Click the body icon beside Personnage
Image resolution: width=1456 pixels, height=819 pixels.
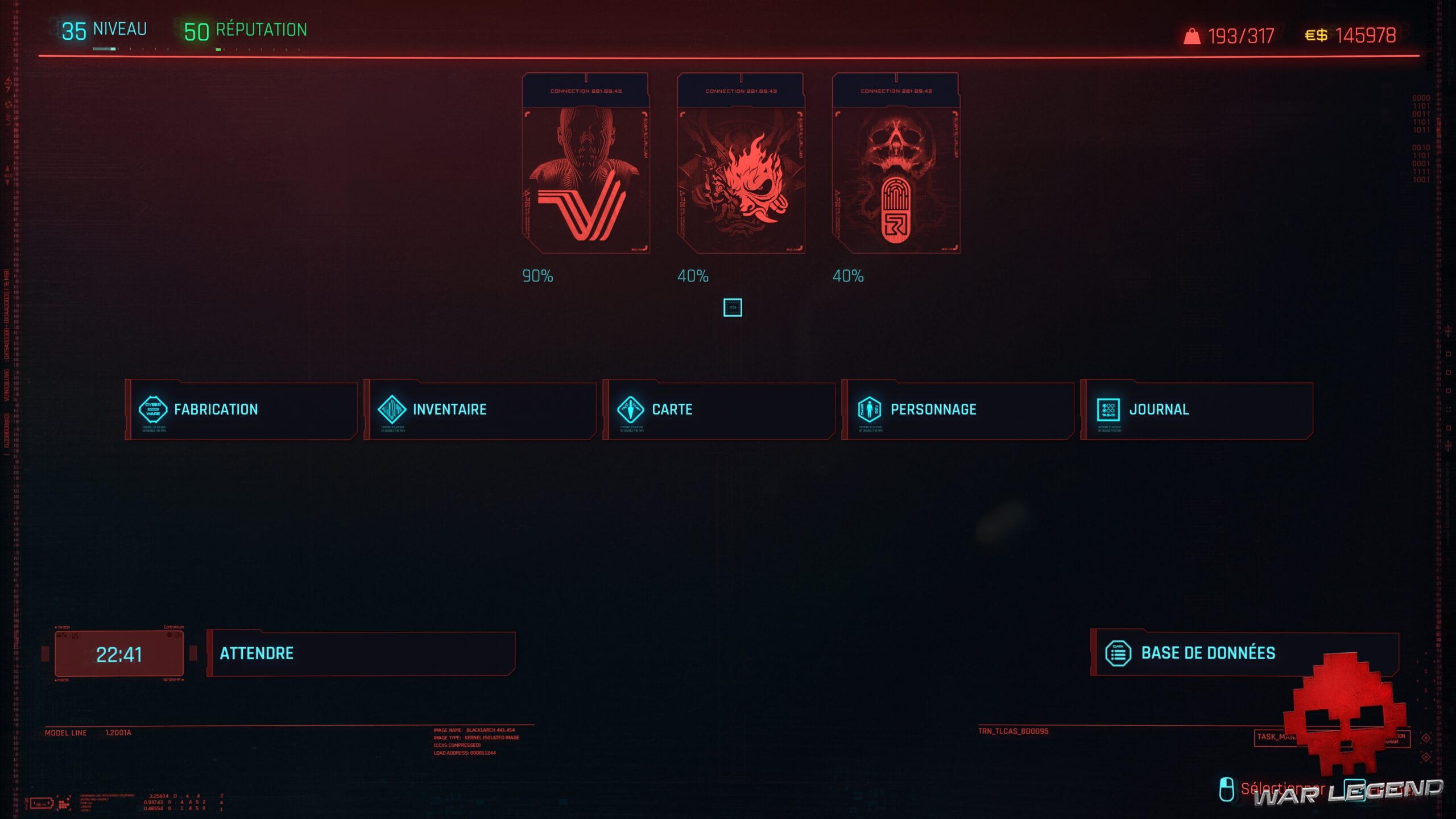870,409
